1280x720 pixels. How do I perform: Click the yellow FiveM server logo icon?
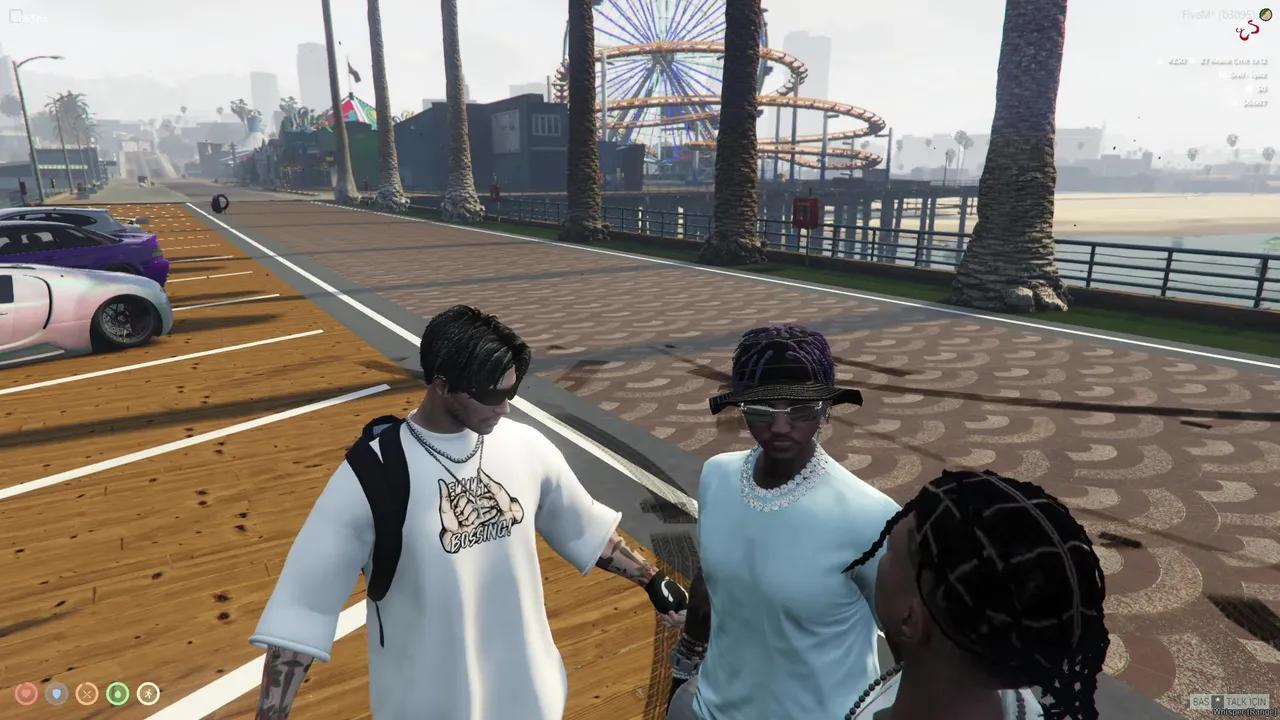(x=1266, y=15)
